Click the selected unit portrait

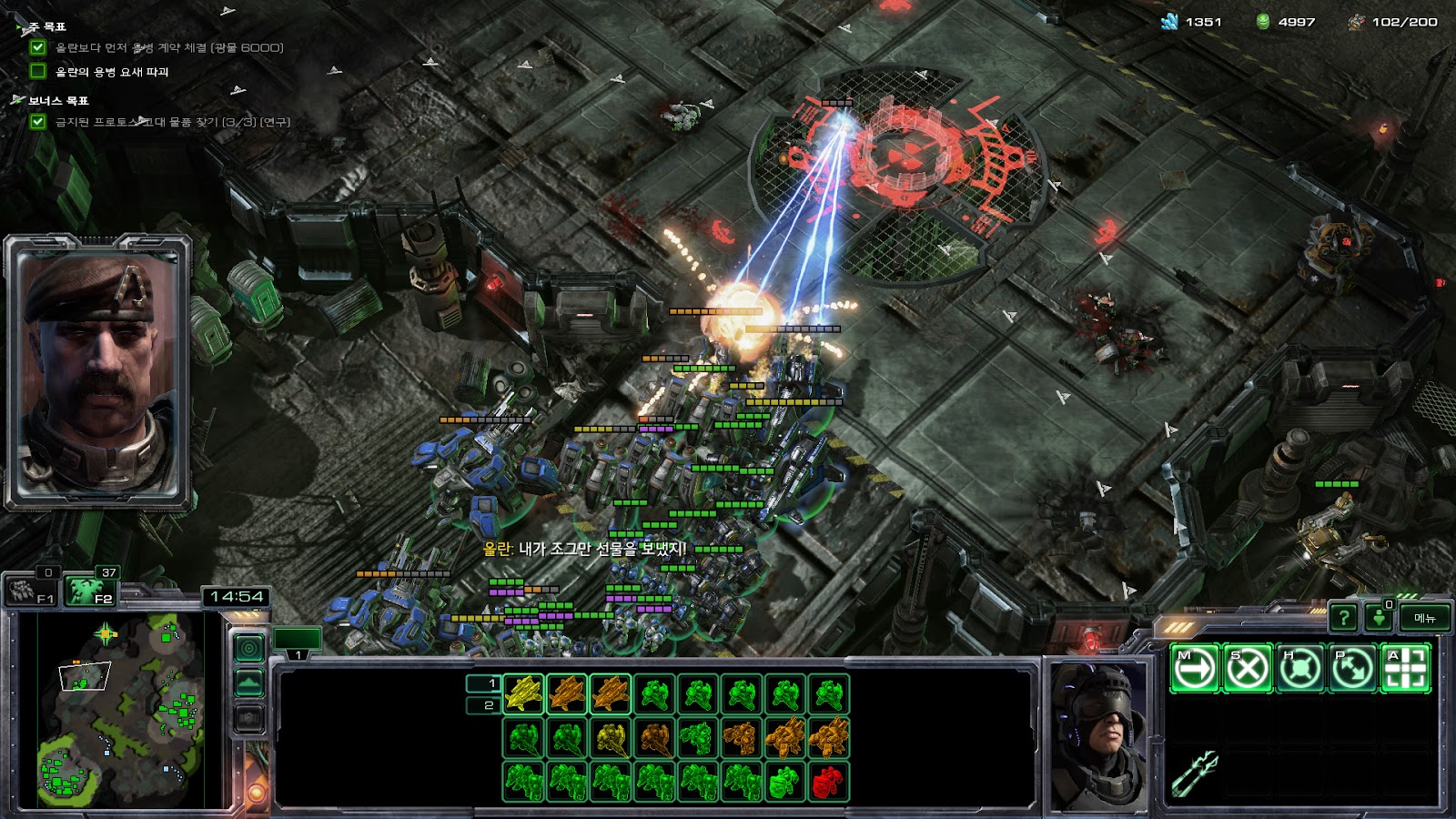pyautogui.click(x=1097, y=735)
